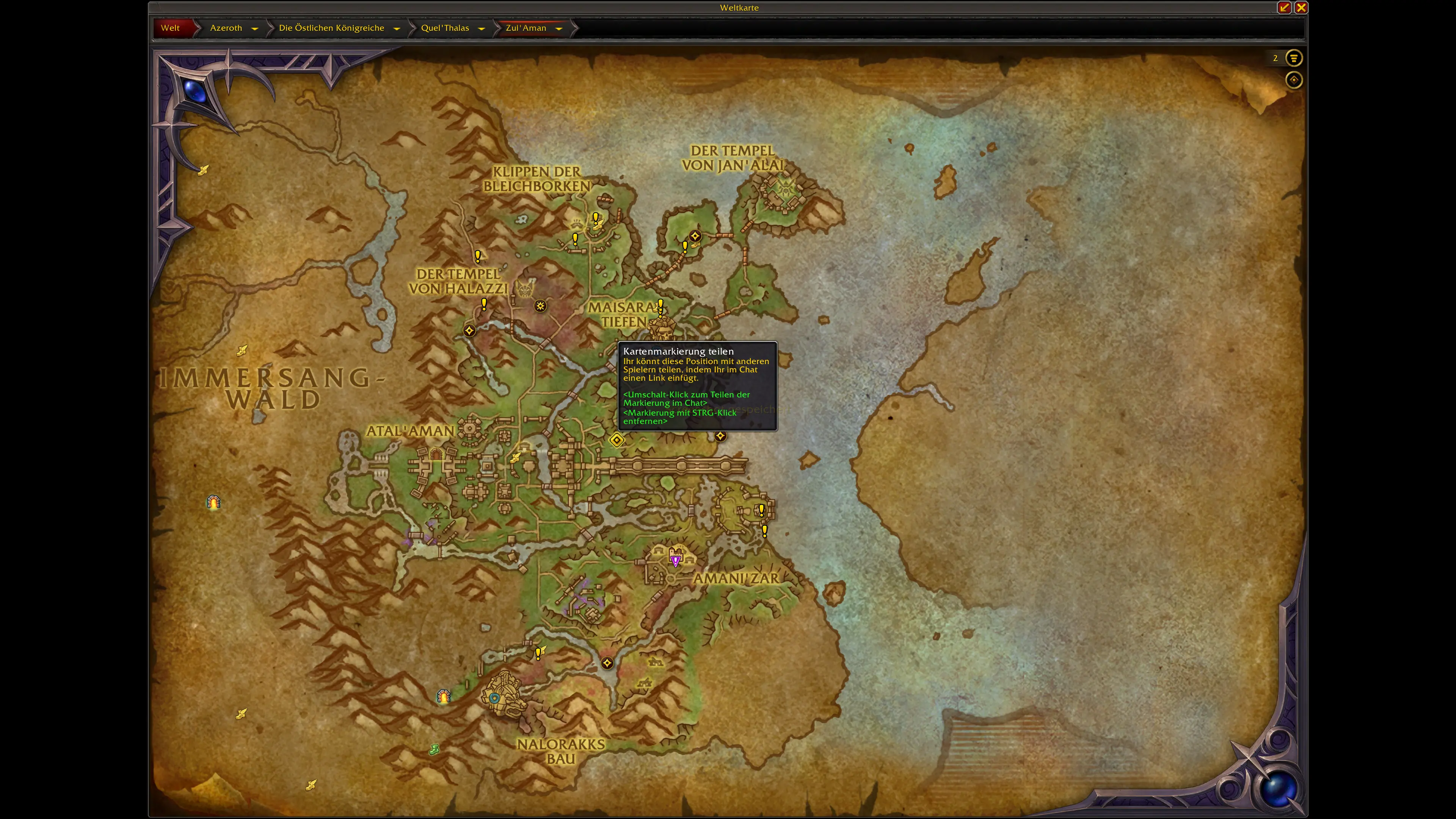Select the quest marker north of Nalorakks Bau
Image resolution: width=1456 pixels, height=819 pixels.
pos(539,653)
